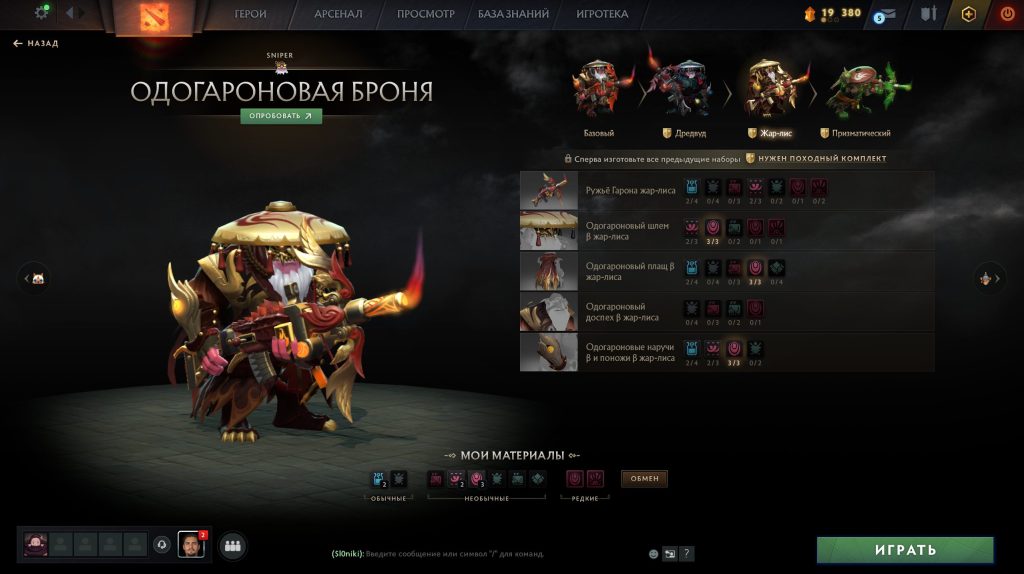Show the previous hero set arrow
This screenshot has height=574, width=1024.
click(x=34, y=278)
